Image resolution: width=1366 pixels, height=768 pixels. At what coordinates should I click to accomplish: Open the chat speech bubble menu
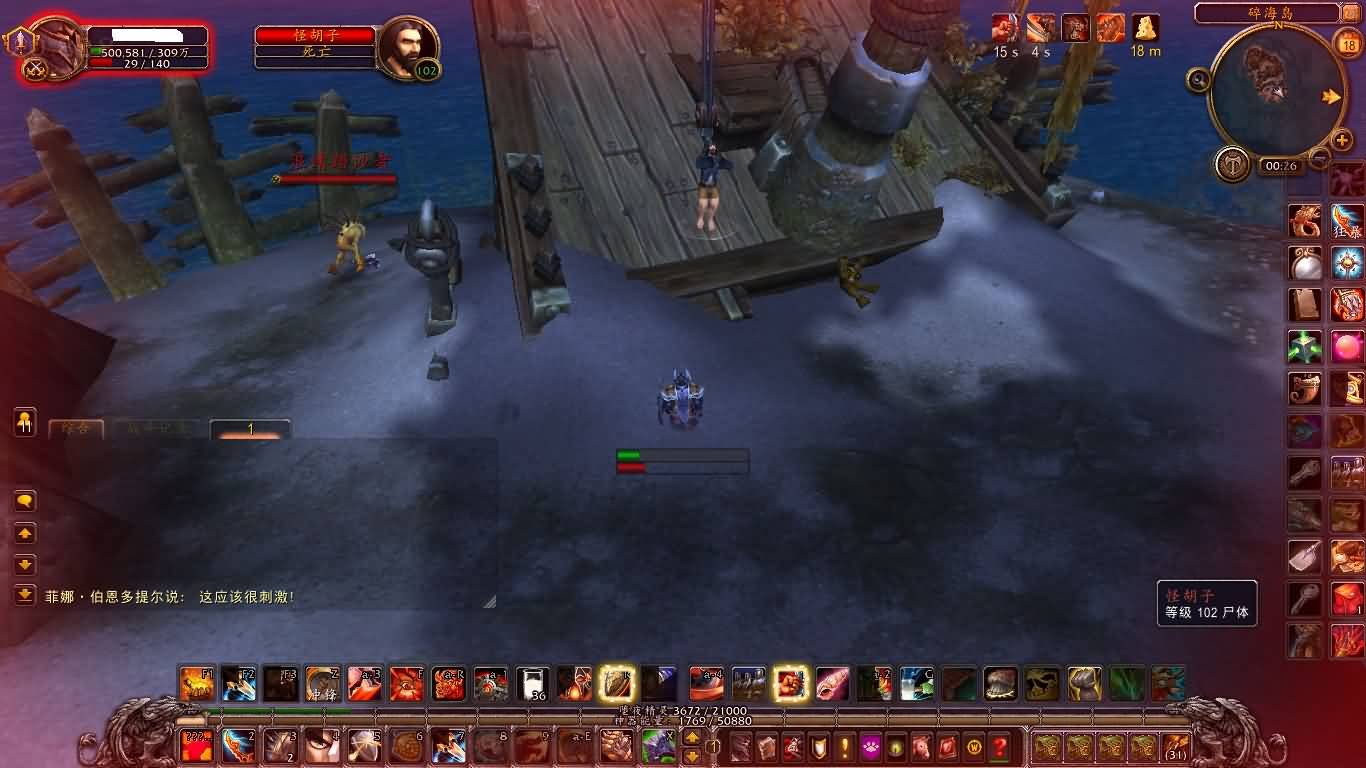coord(25,501)
